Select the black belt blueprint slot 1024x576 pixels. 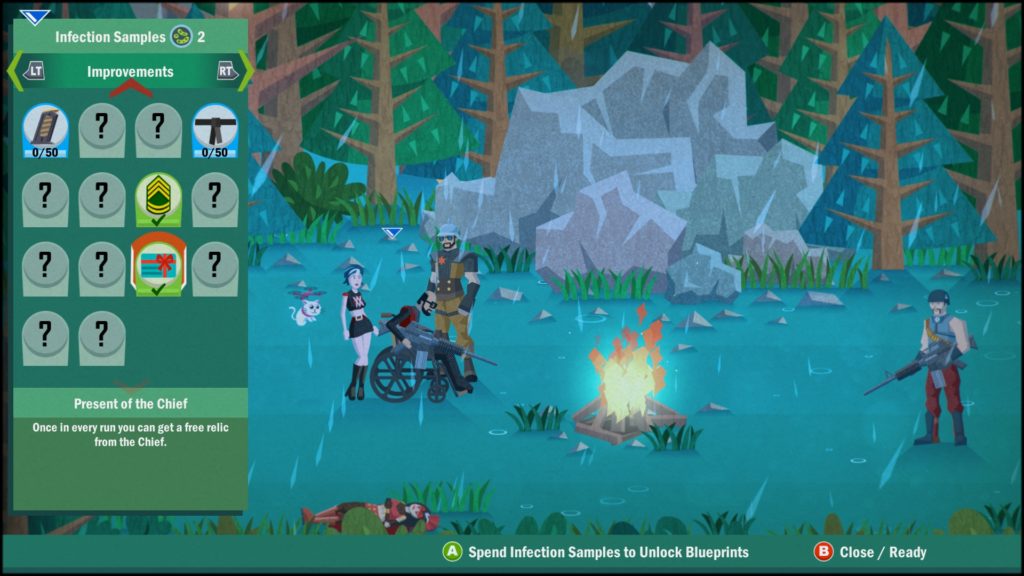[215, 130]
